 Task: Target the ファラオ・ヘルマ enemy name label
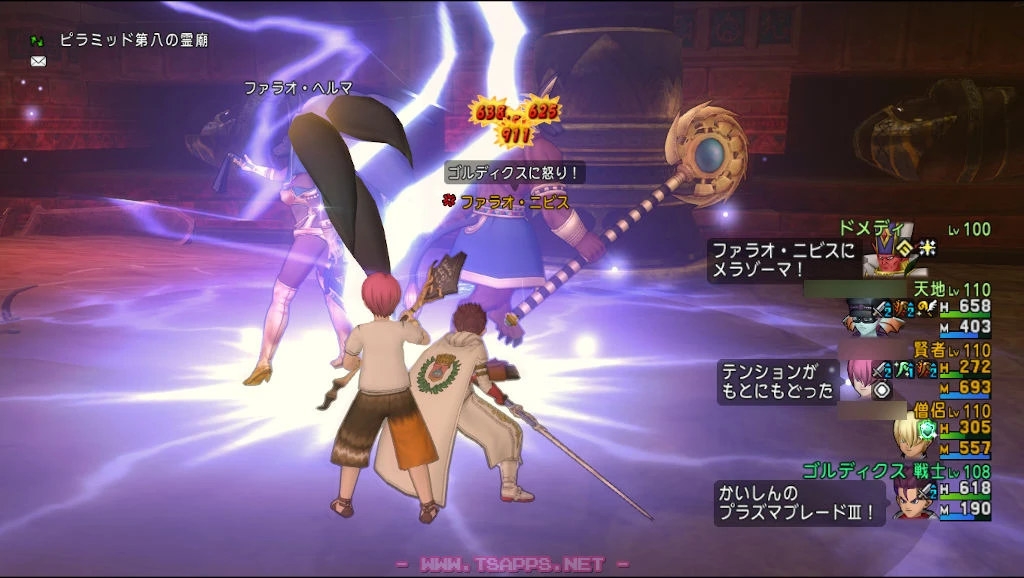(x=299, y=88)
